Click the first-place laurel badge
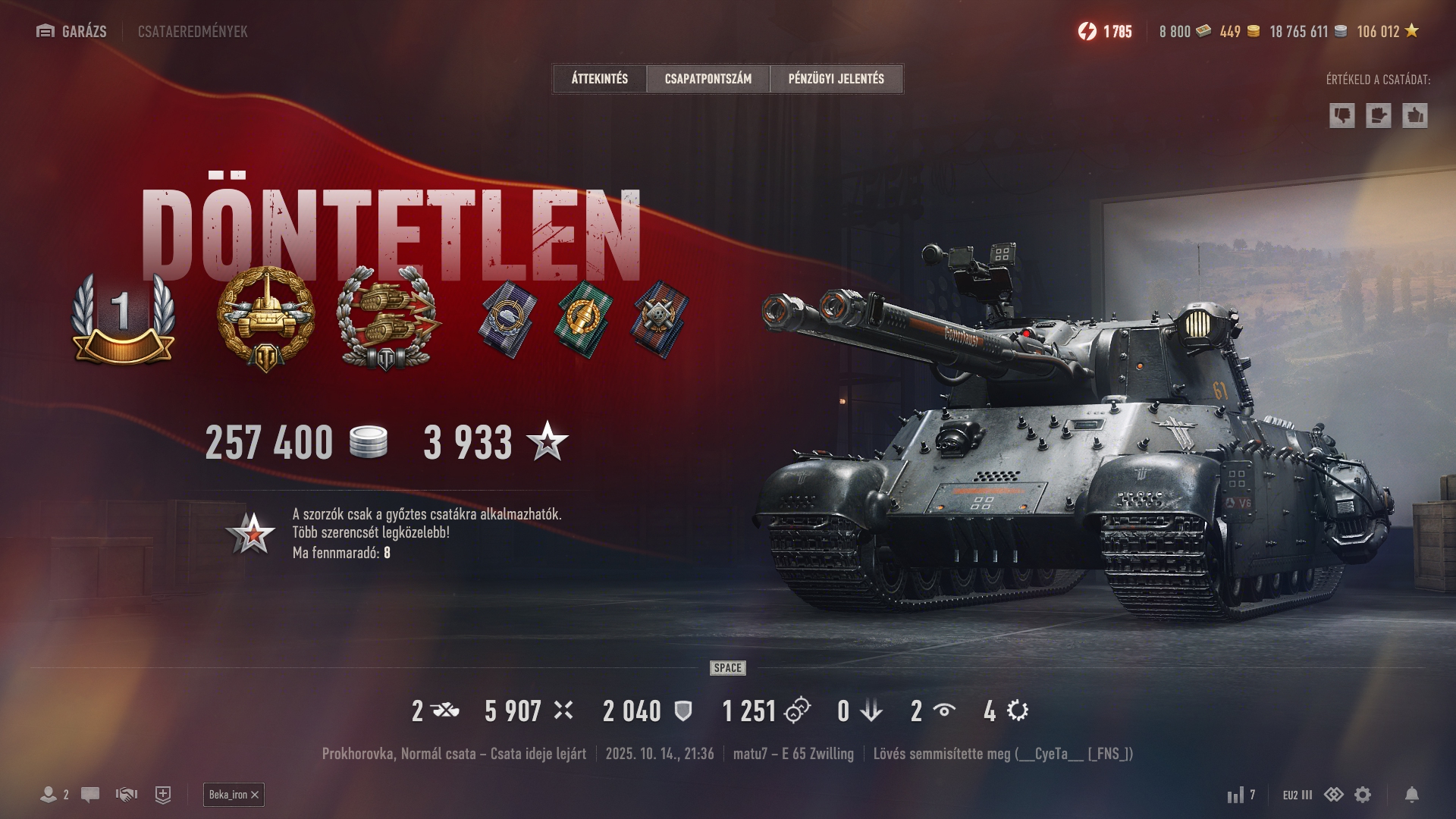 [123, 318]
